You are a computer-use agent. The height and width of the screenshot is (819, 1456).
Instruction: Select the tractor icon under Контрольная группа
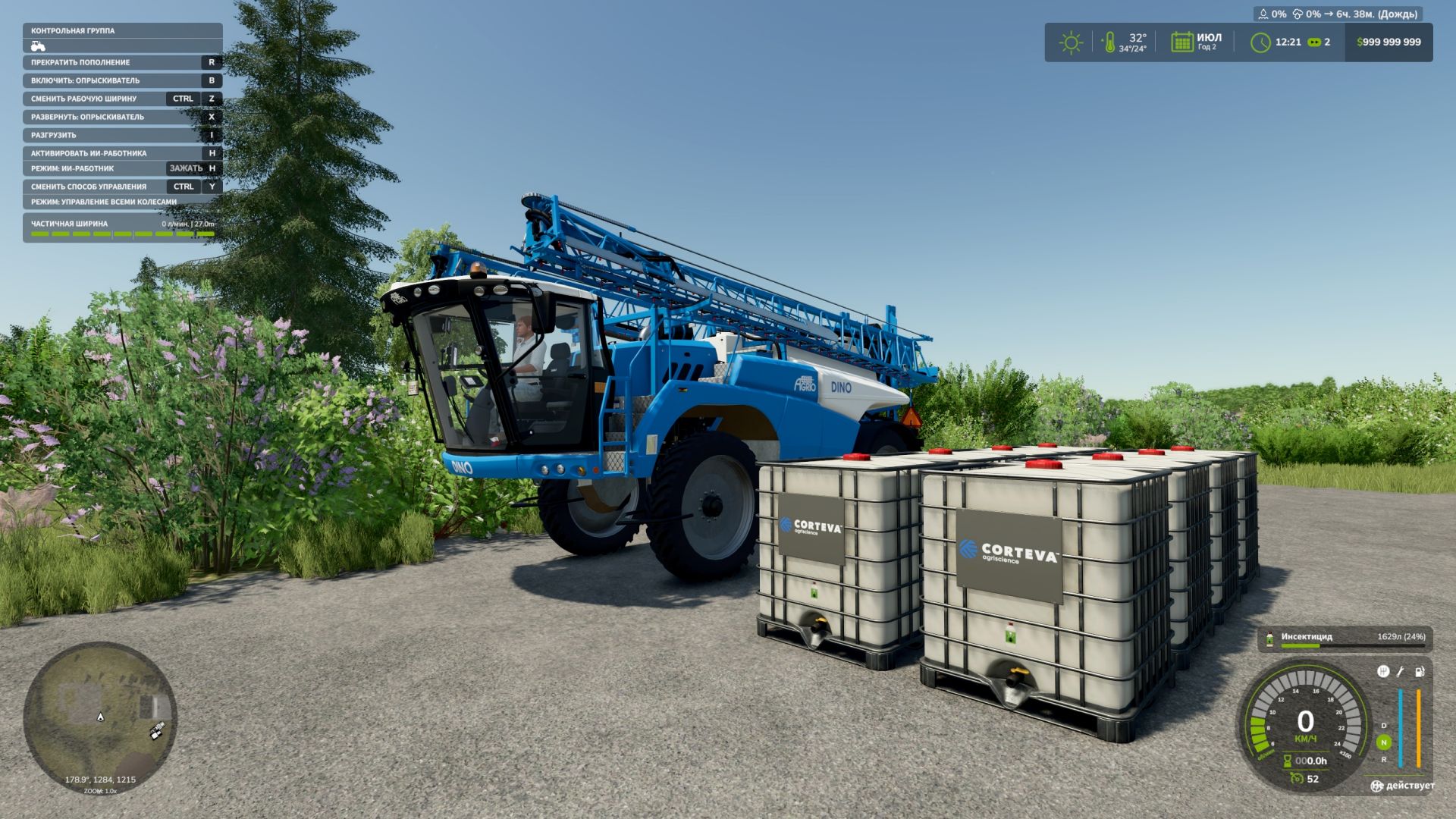tap(38, 46)
